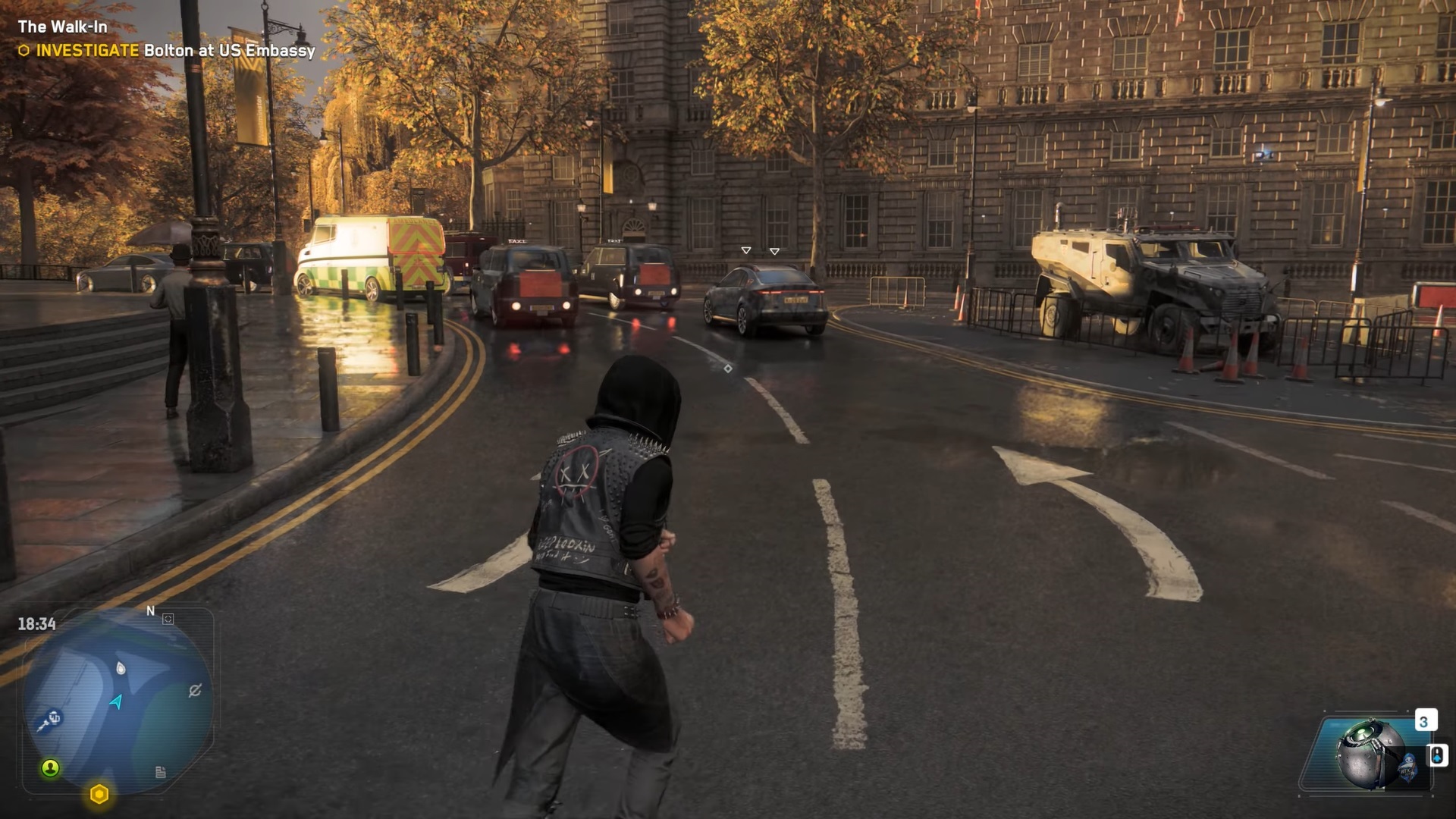Click the white diamond reticle in screen center
This screenshot has width=1456, height=819.
click(x=727, y=369)
